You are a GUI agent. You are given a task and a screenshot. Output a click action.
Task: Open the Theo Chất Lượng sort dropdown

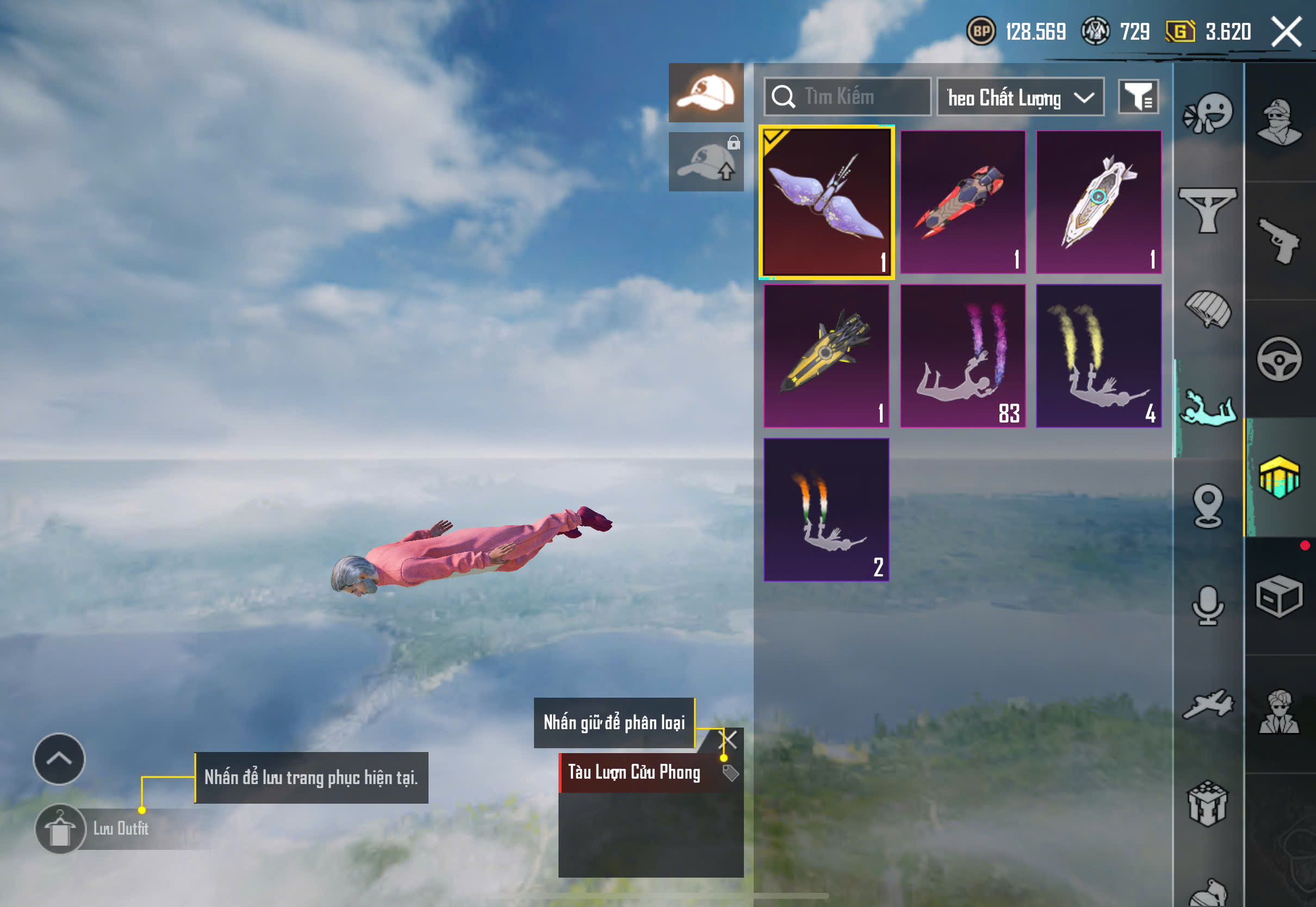tap(1020, 98)
